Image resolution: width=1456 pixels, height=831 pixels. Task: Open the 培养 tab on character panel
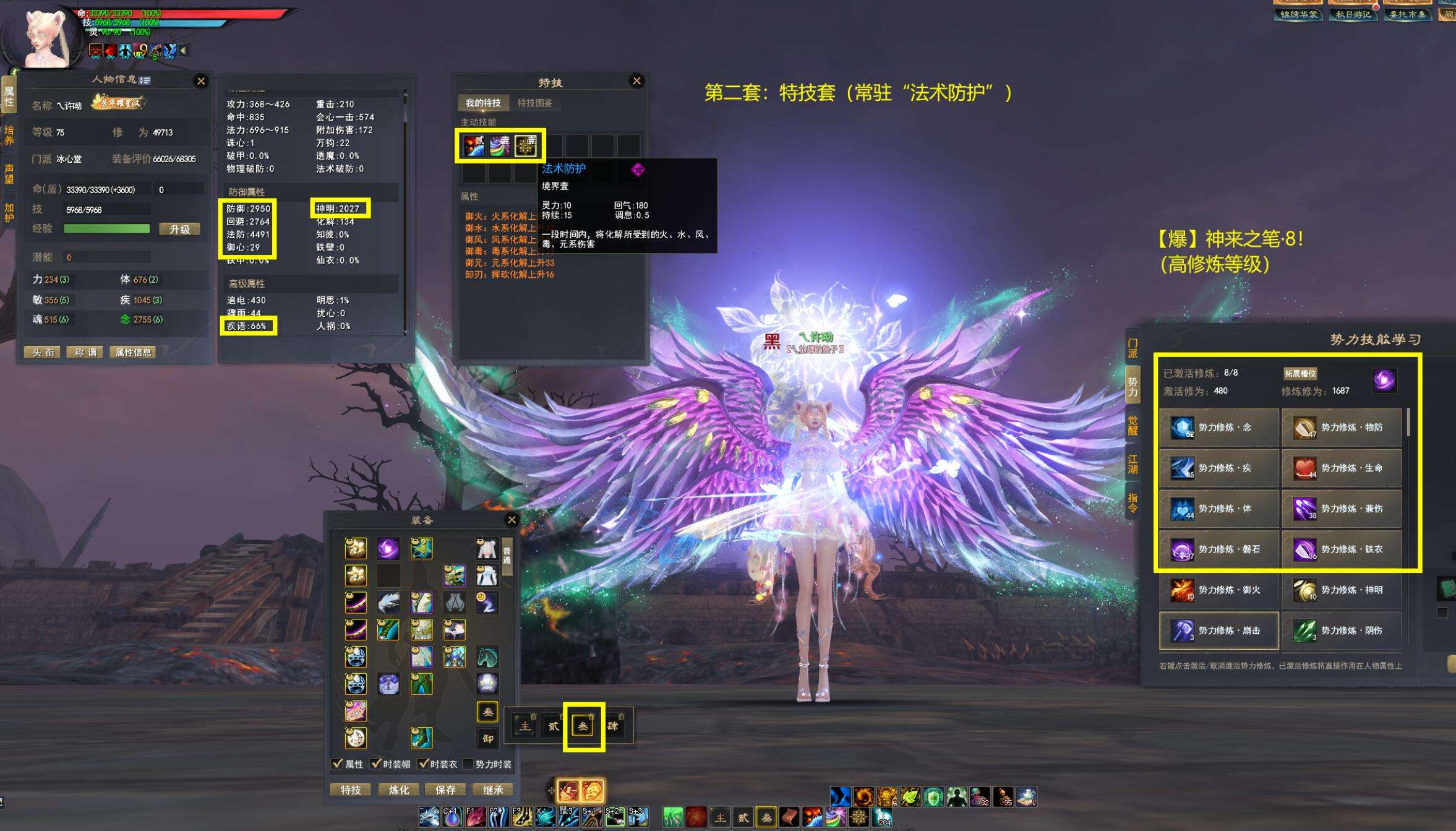tap(9, 135)
